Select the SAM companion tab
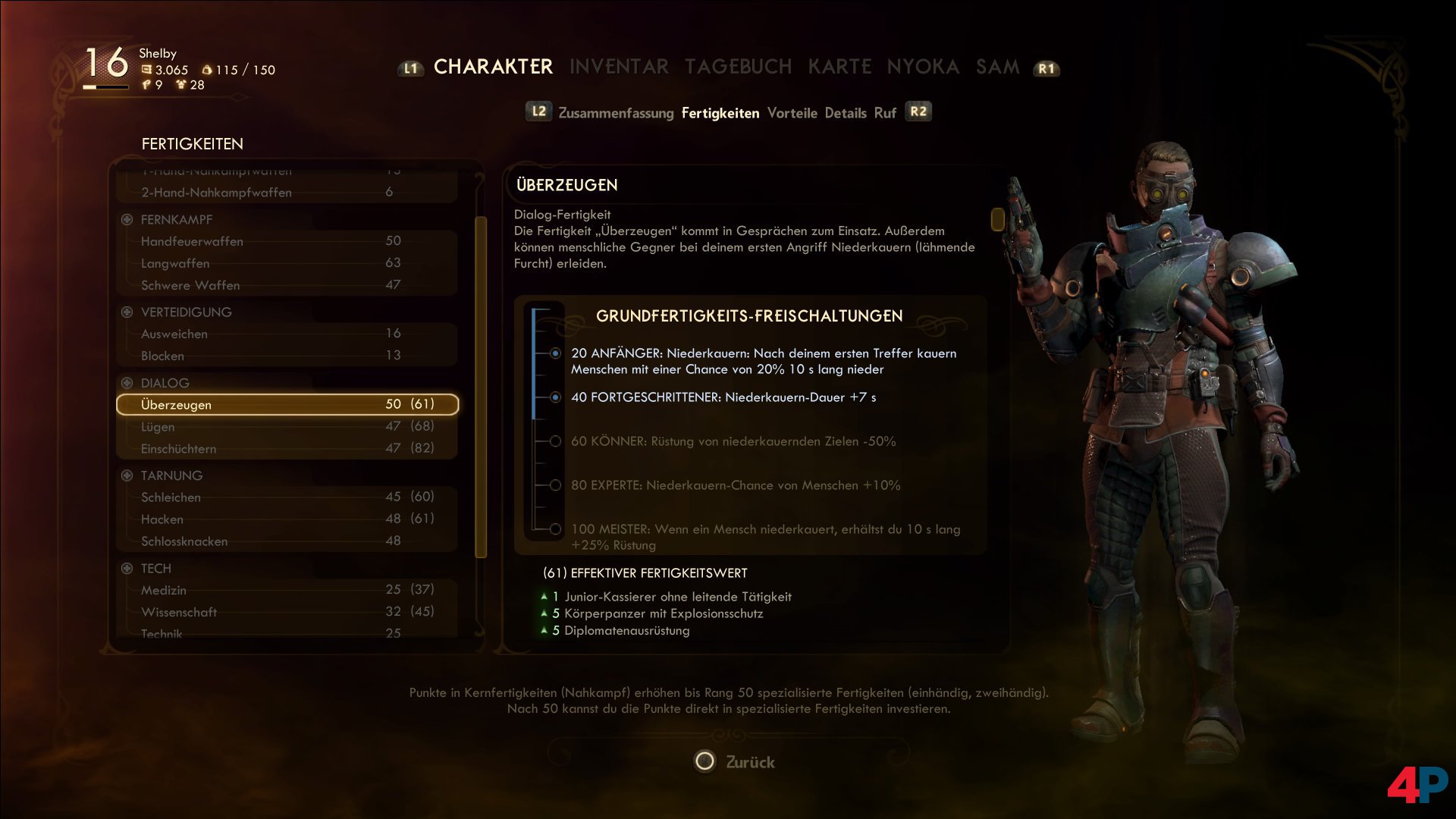 coord(997,67)
